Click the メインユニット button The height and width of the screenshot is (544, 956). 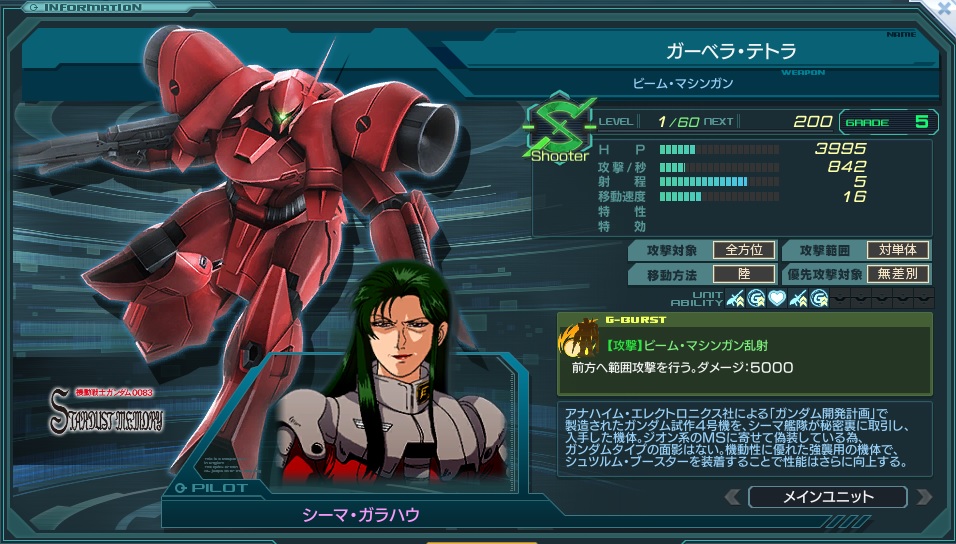pos(827,497)
